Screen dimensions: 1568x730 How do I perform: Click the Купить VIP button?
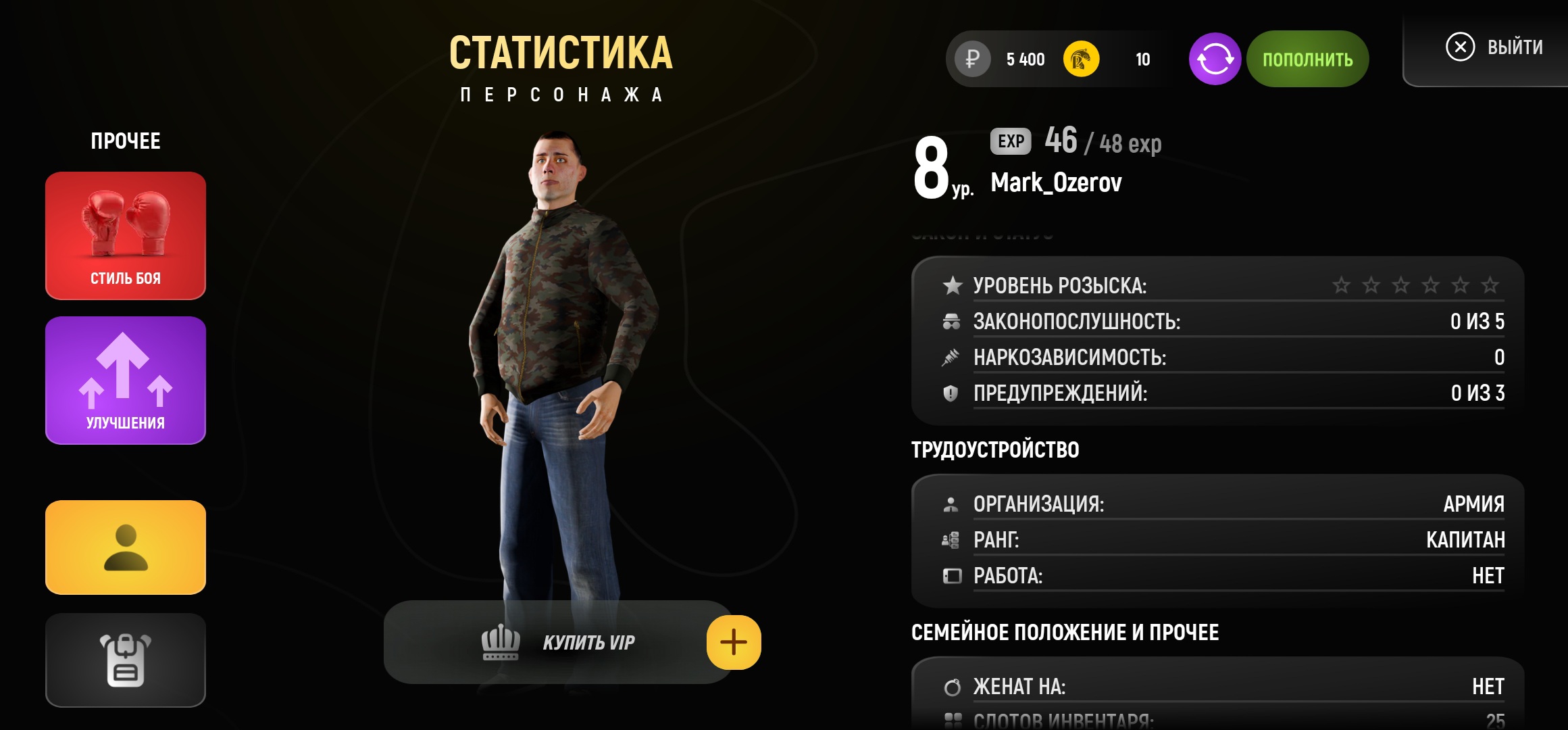(x=558, y=642)
